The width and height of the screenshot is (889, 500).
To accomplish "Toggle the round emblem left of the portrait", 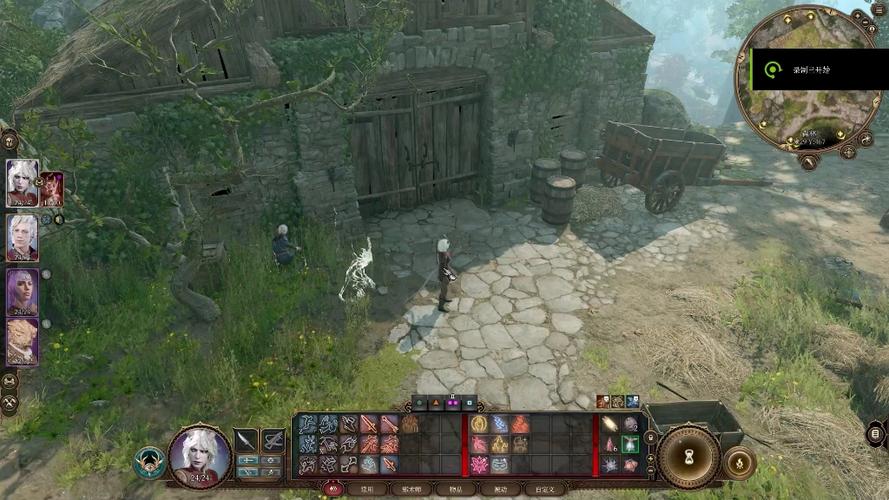I will [149, 461].
